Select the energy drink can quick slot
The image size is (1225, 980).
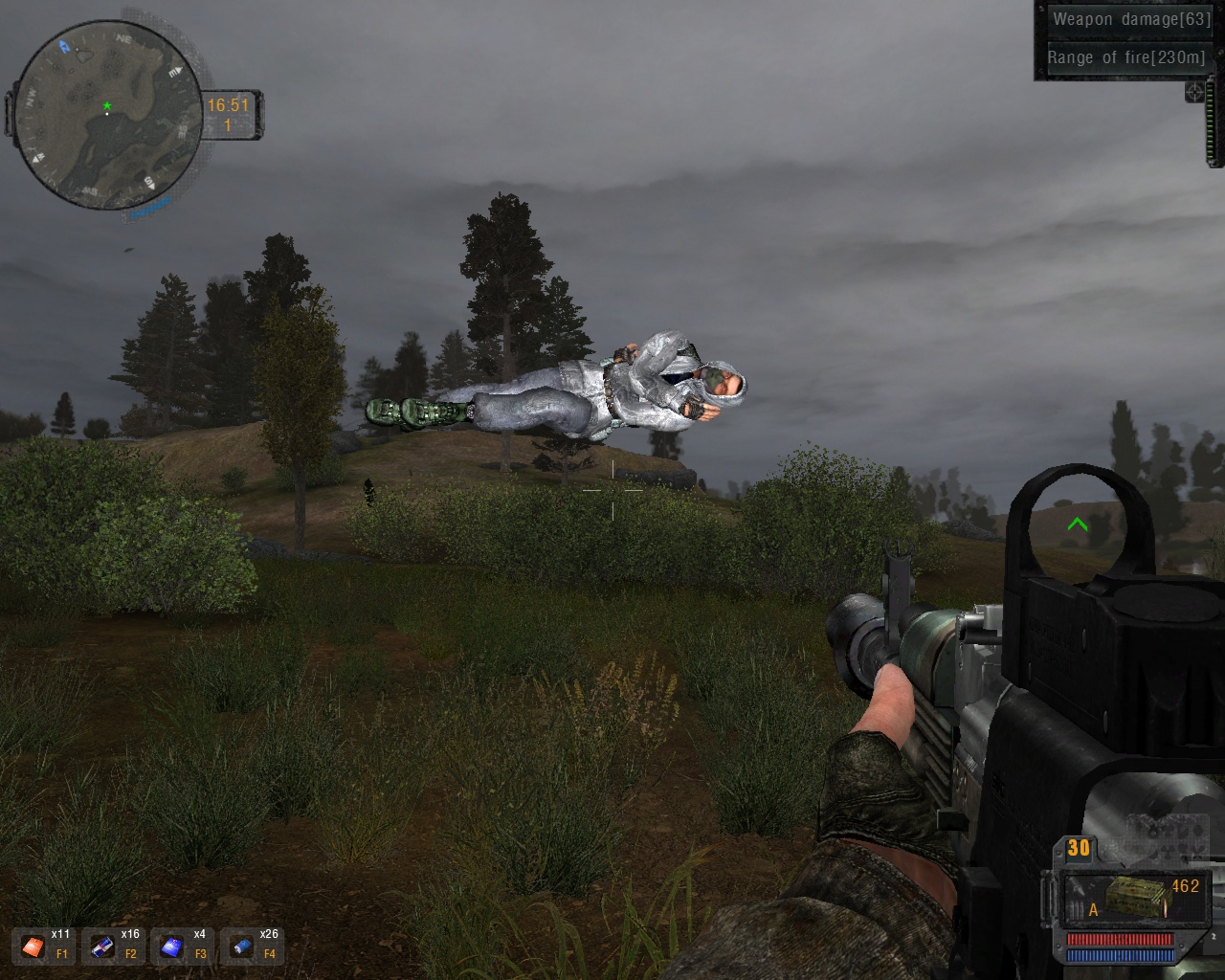(102, 947)
